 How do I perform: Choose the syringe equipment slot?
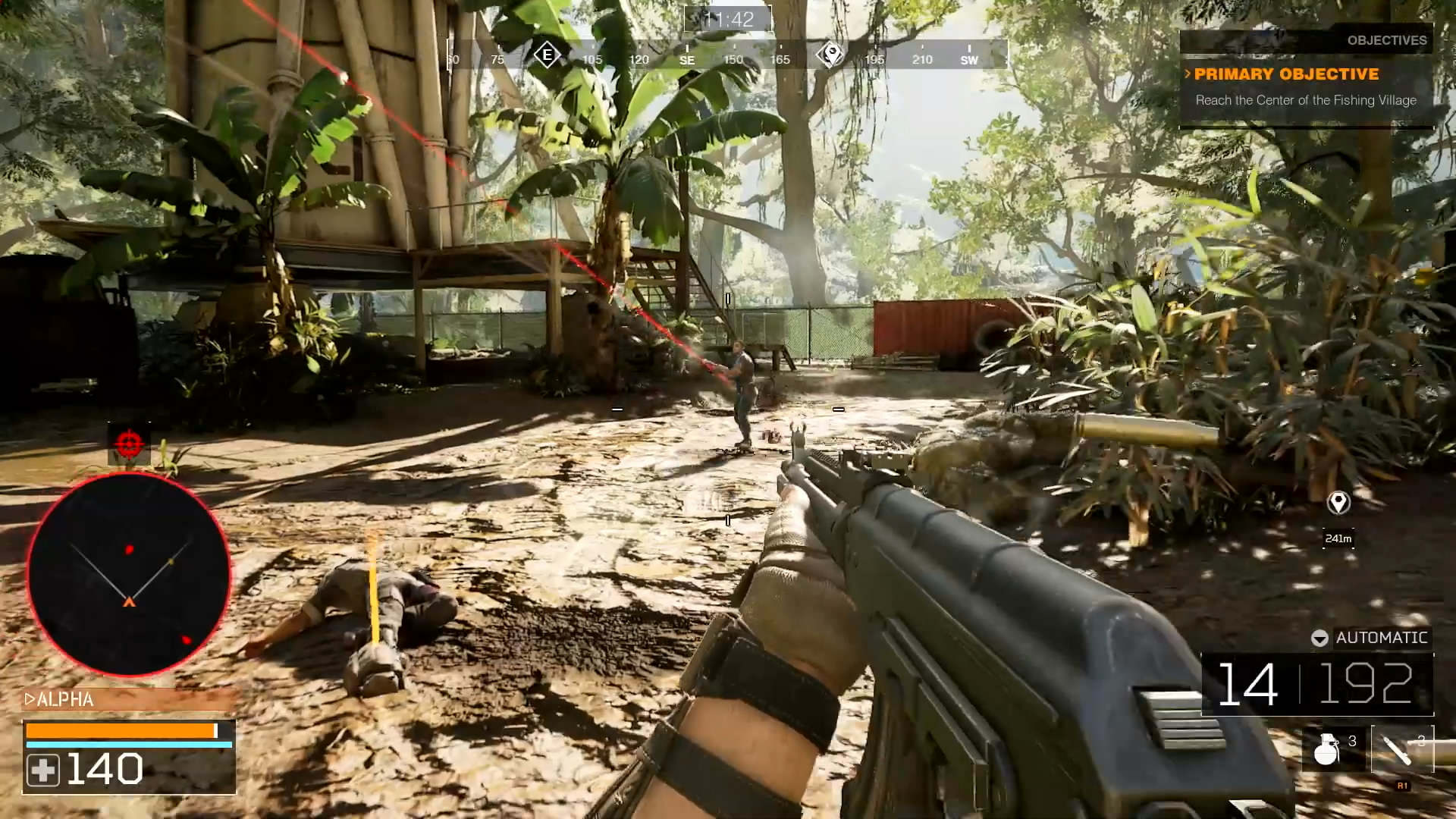1401,748
